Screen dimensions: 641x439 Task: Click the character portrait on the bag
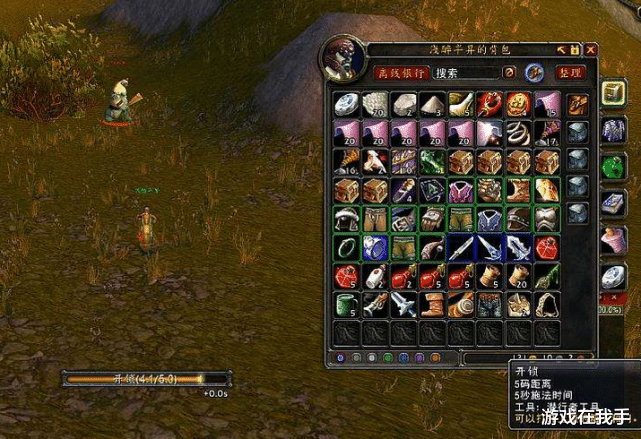tap(343, 62)
